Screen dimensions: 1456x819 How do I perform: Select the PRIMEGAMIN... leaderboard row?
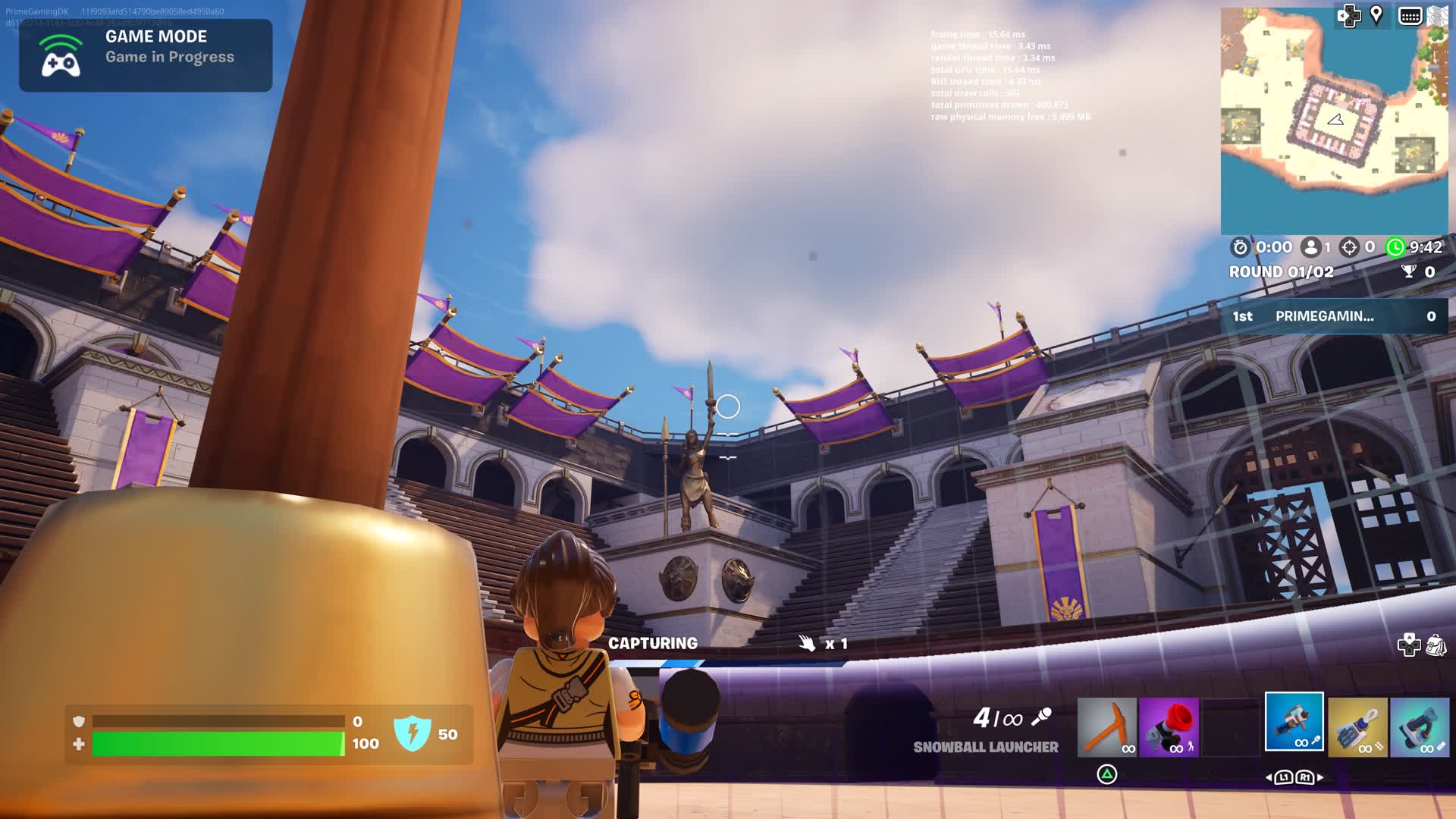1334,316
